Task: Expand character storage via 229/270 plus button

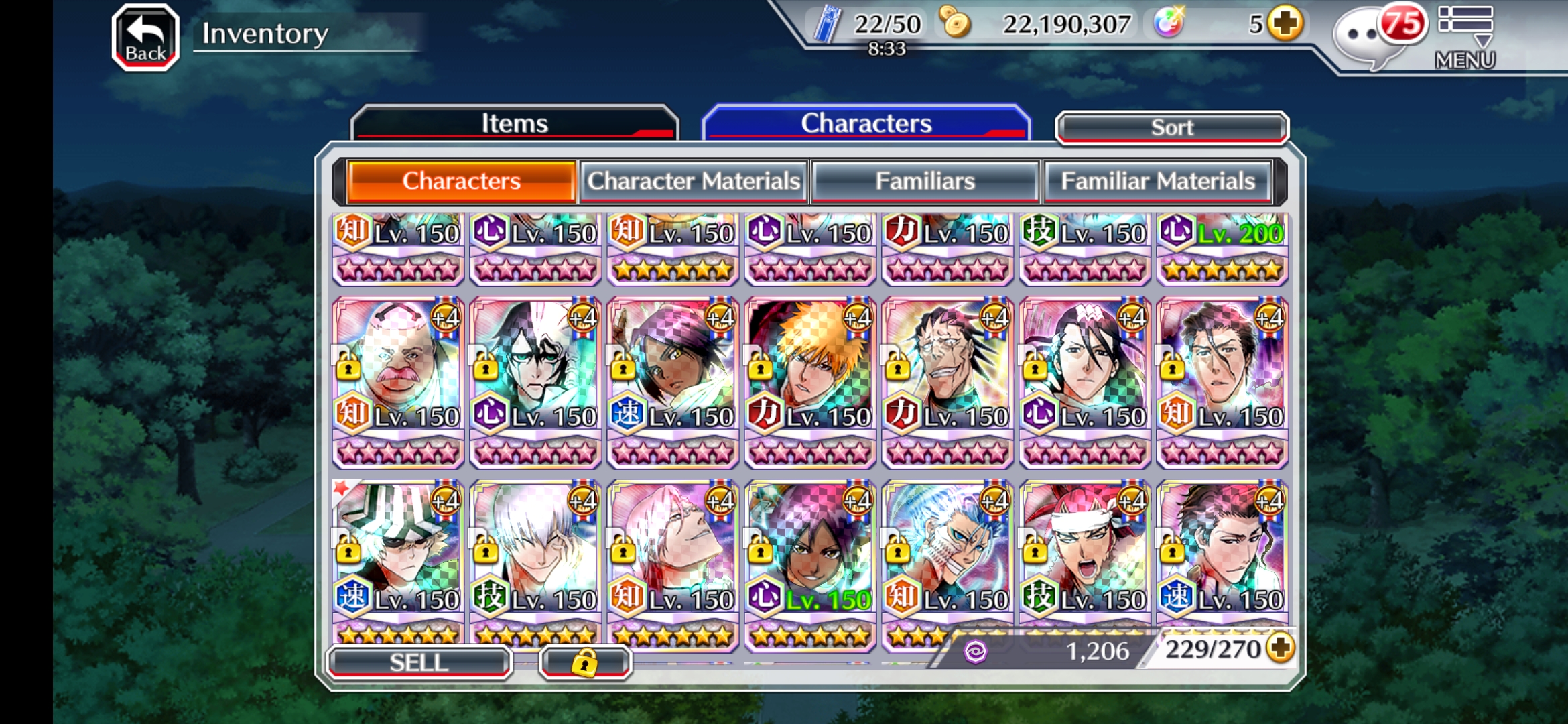Action: coord(1281,648)
